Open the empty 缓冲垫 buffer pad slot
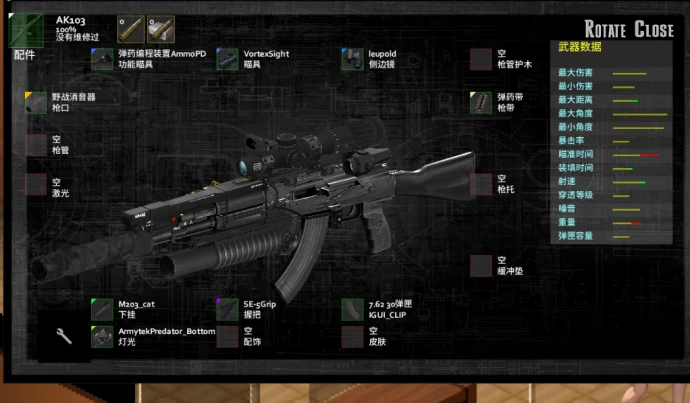The width and height of the screenshot is (690, 403). 481,265
